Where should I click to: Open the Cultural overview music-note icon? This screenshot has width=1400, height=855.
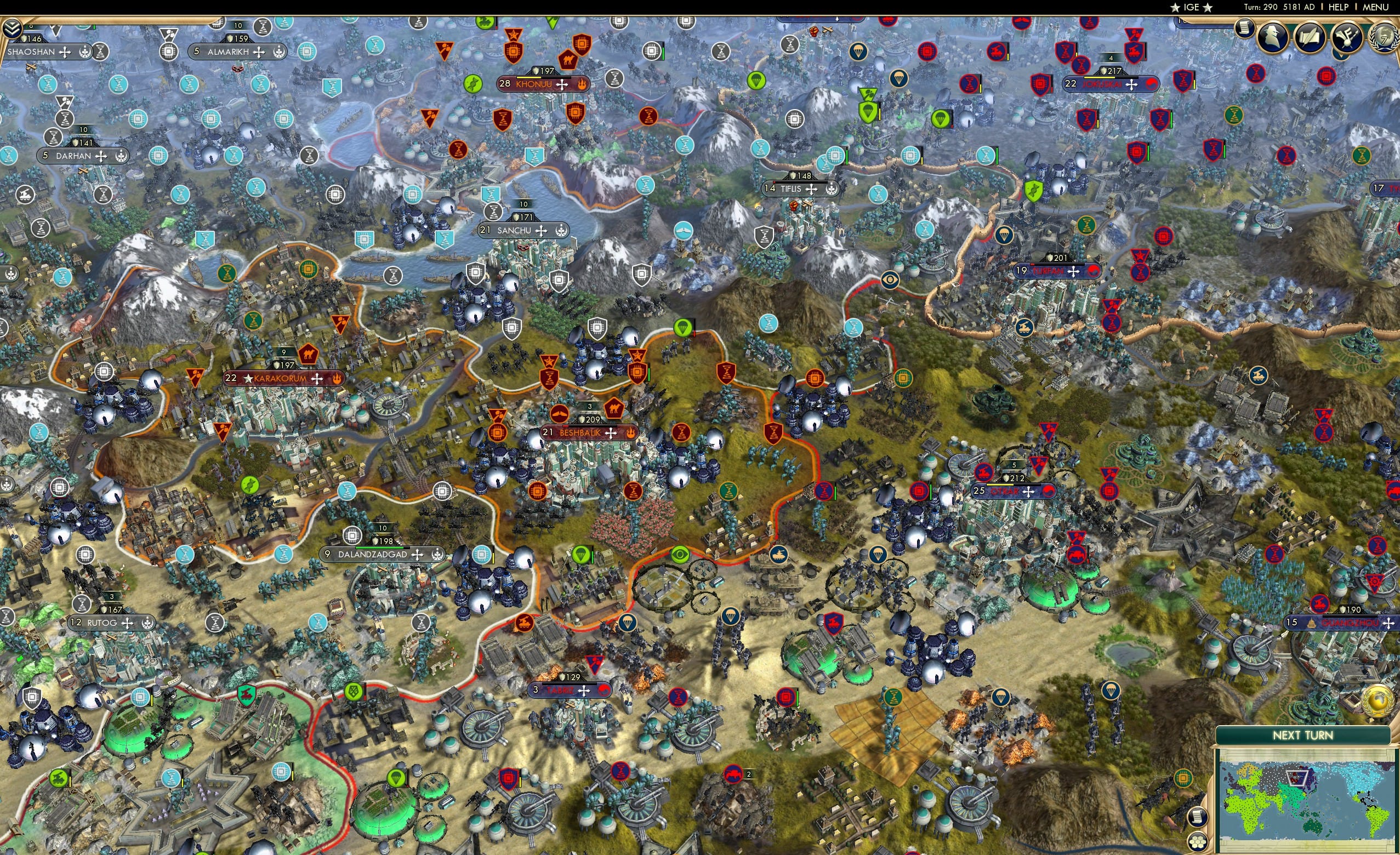click(1347, 37)
